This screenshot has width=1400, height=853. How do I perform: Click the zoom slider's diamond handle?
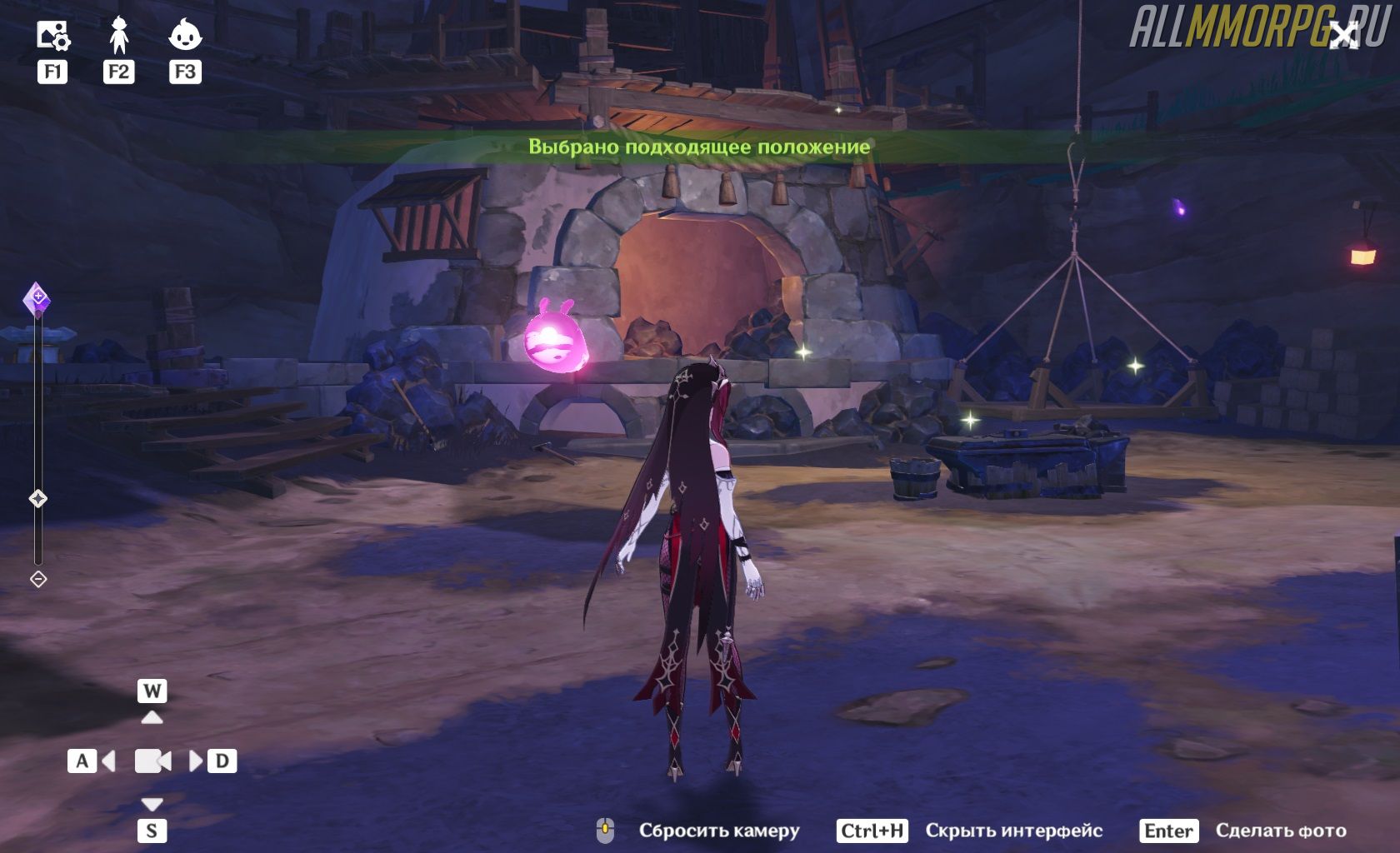38,498
